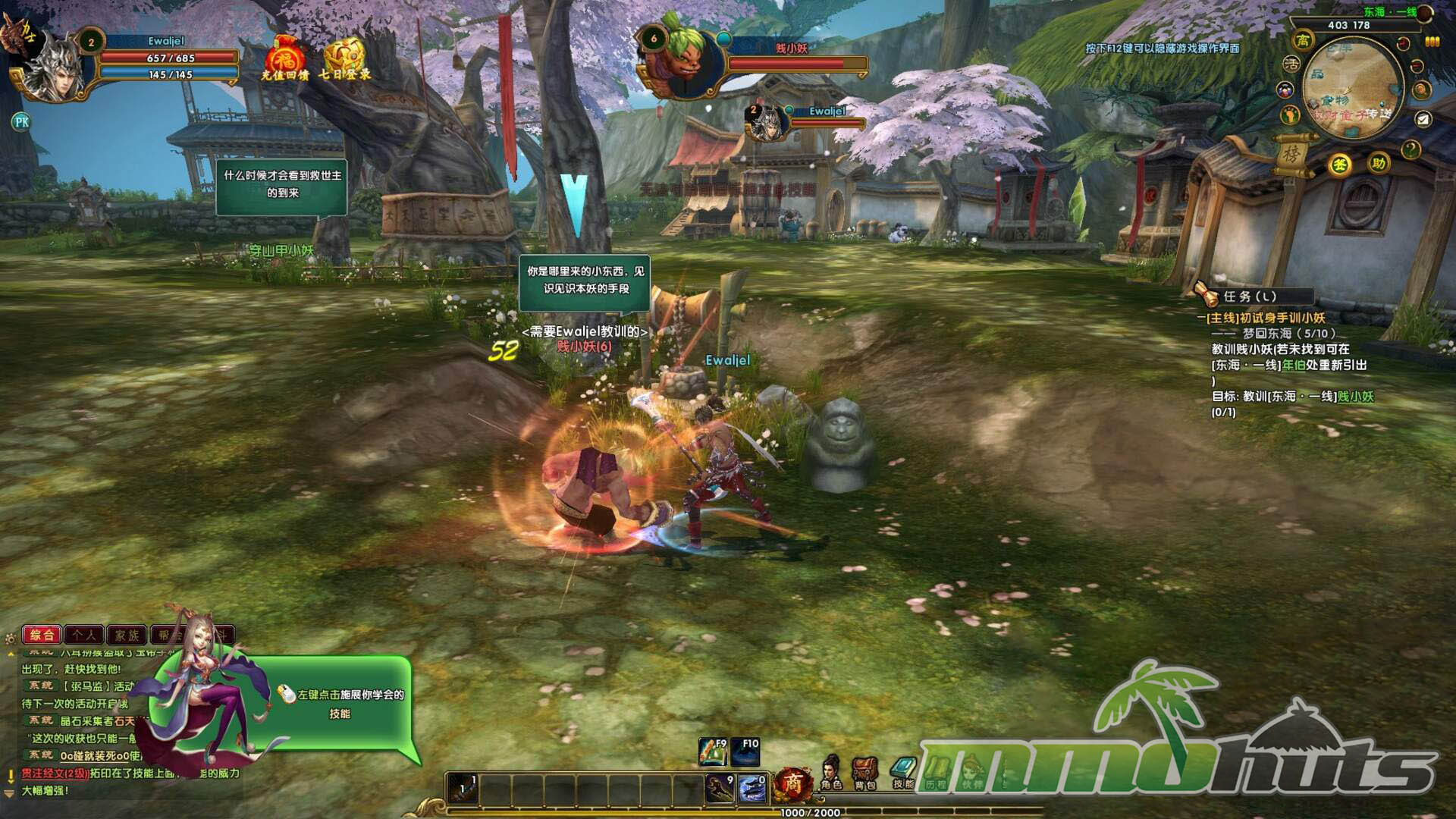Toggle the PK mode button
Viewport: 1456px width, 819px height.
tap(21, 121)
